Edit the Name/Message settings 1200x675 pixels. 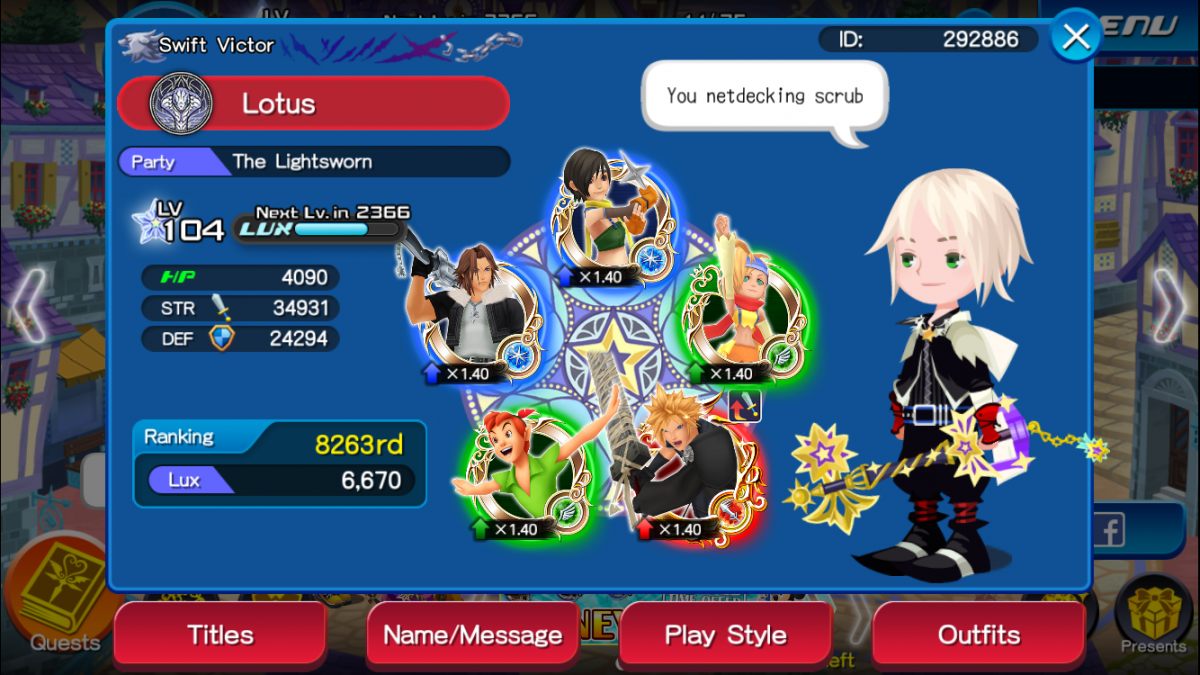click(x=473, y=634)
